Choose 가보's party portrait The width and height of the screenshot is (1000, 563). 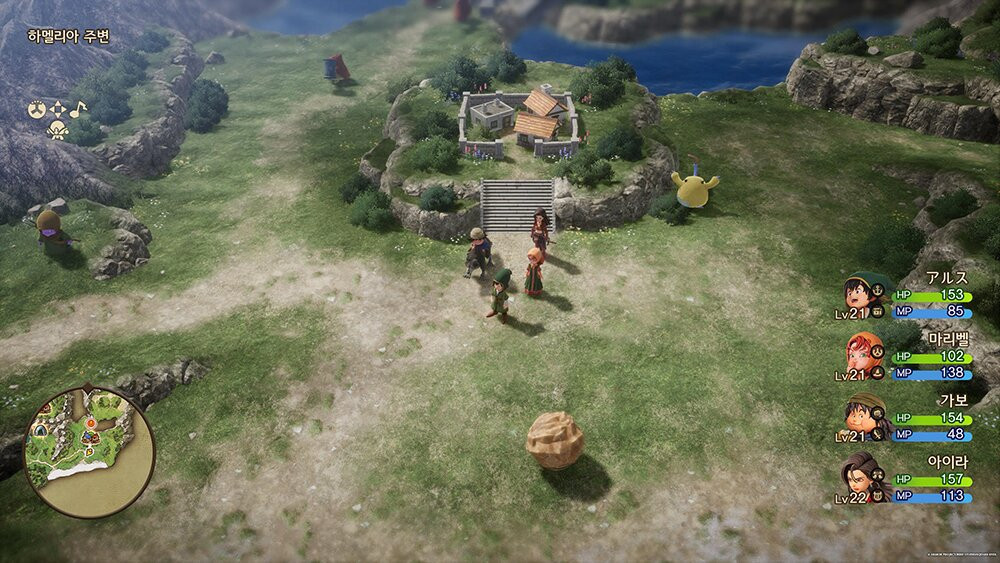(x=858, y=413)
